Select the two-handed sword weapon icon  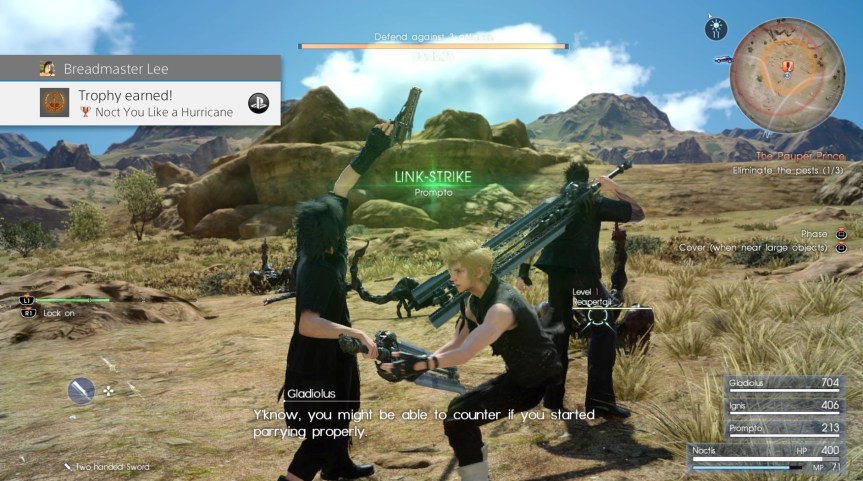pyautogui.click(x=81, y=390)
